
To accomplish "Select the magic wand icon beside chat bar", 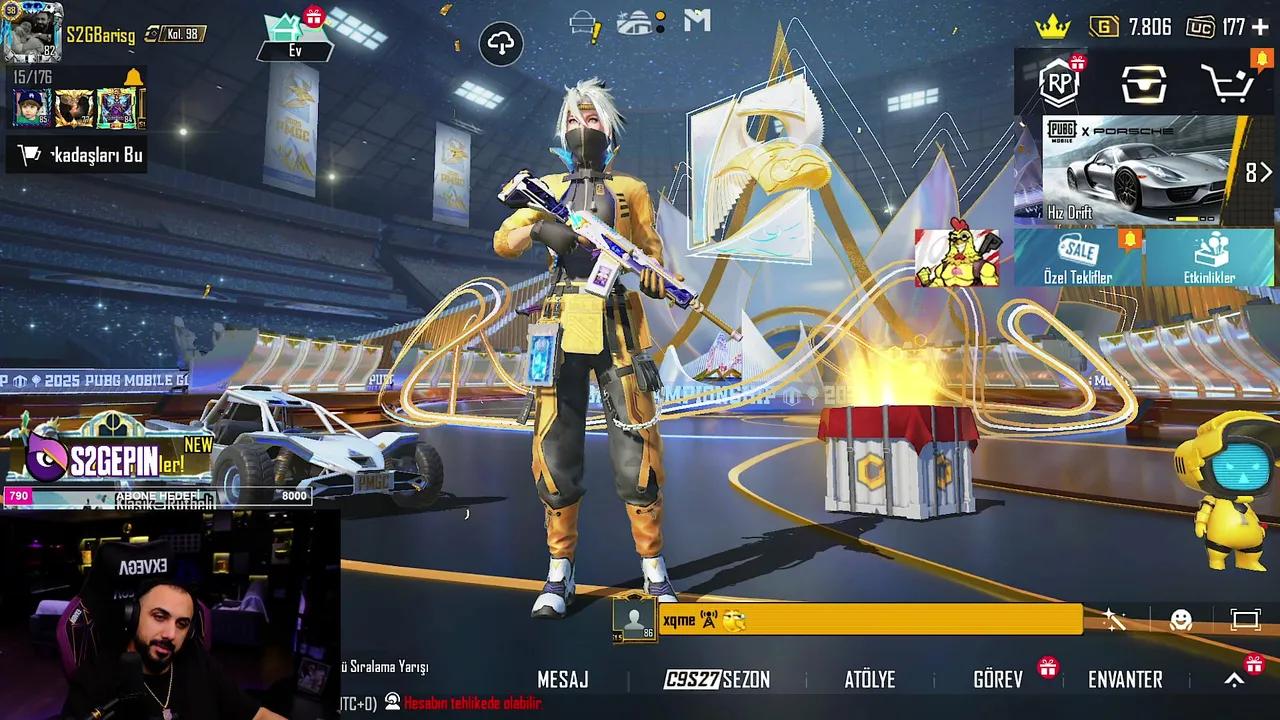I will pos(1113,622).
